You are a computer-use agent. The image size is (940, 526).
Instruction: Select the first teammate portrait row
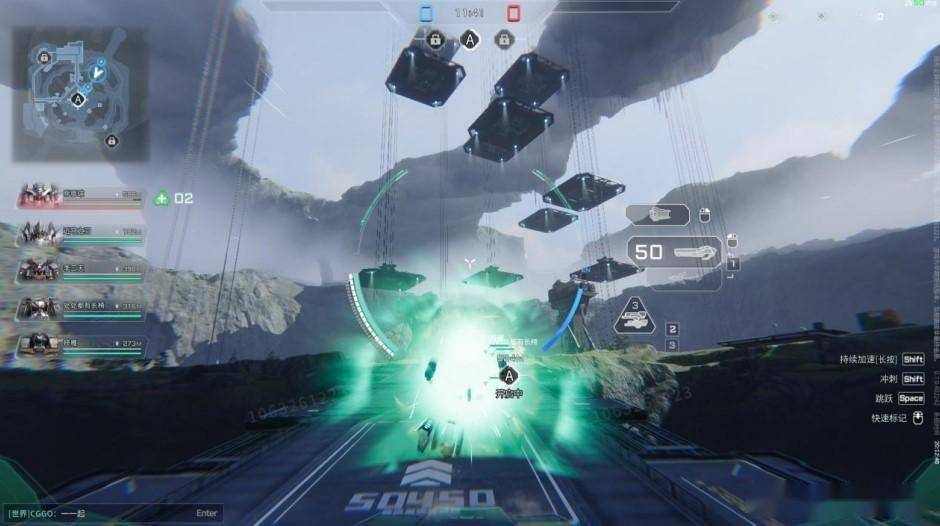click(80, 194)
